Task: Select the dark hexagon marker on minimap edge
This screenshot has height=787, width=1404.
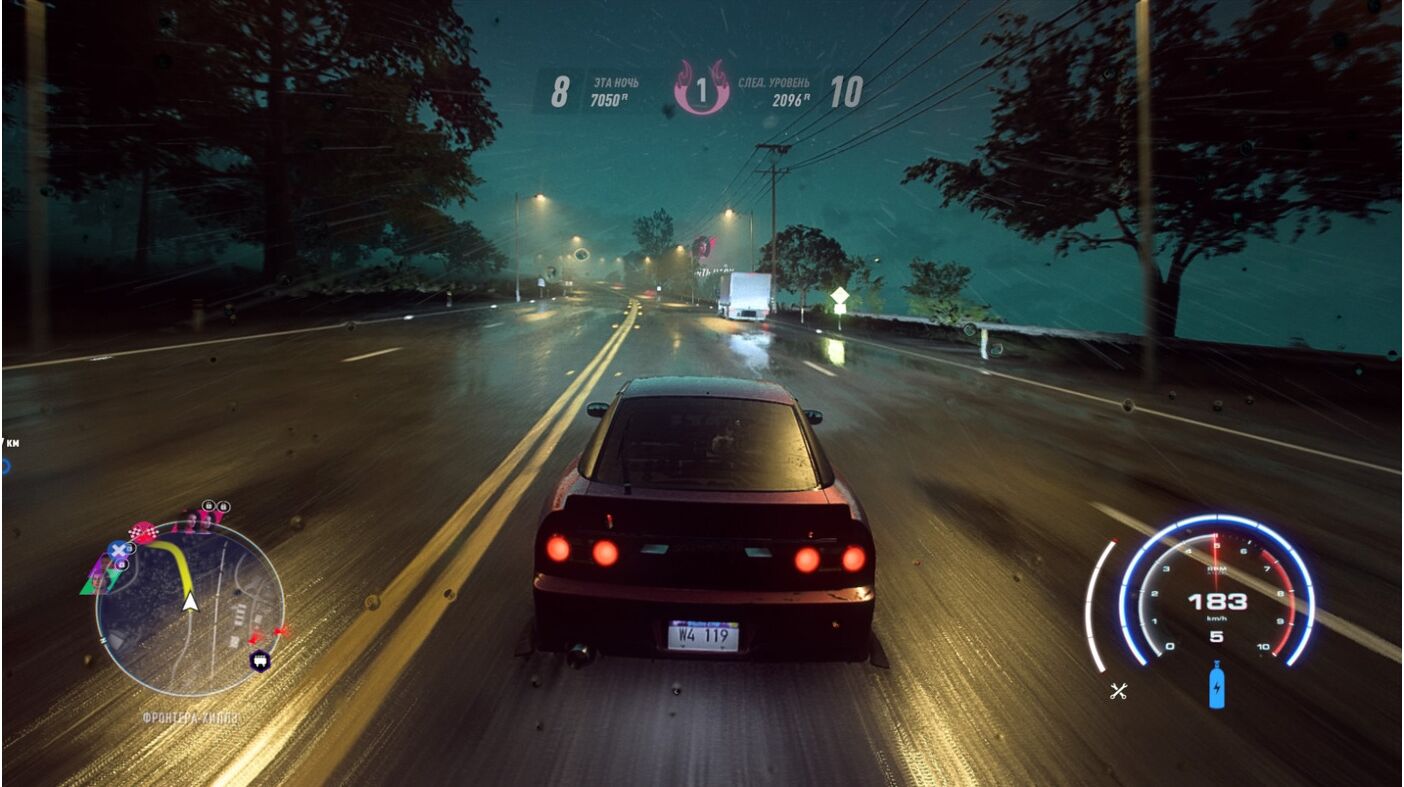Action: click(259, 660)
